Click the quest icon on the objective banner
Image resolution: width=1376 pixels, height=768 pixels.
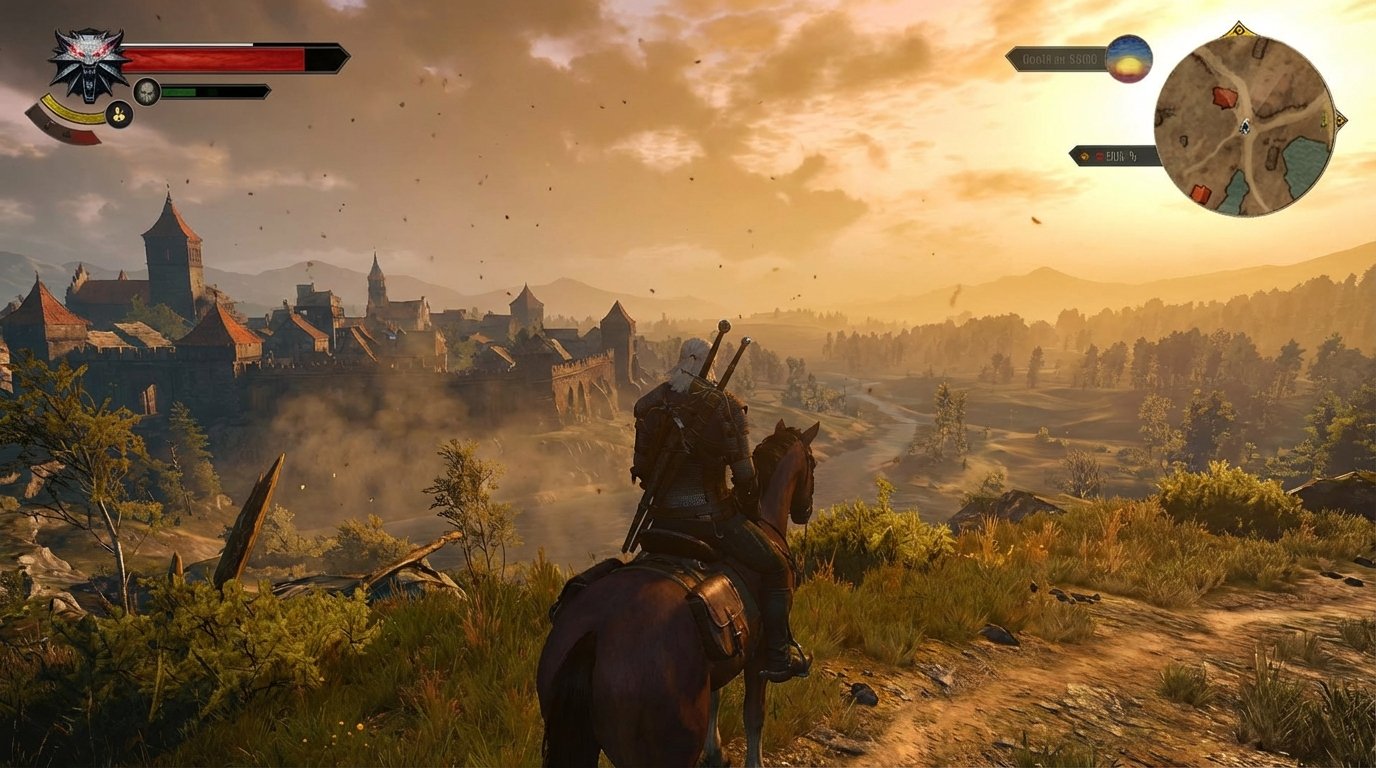point(1086,155)
